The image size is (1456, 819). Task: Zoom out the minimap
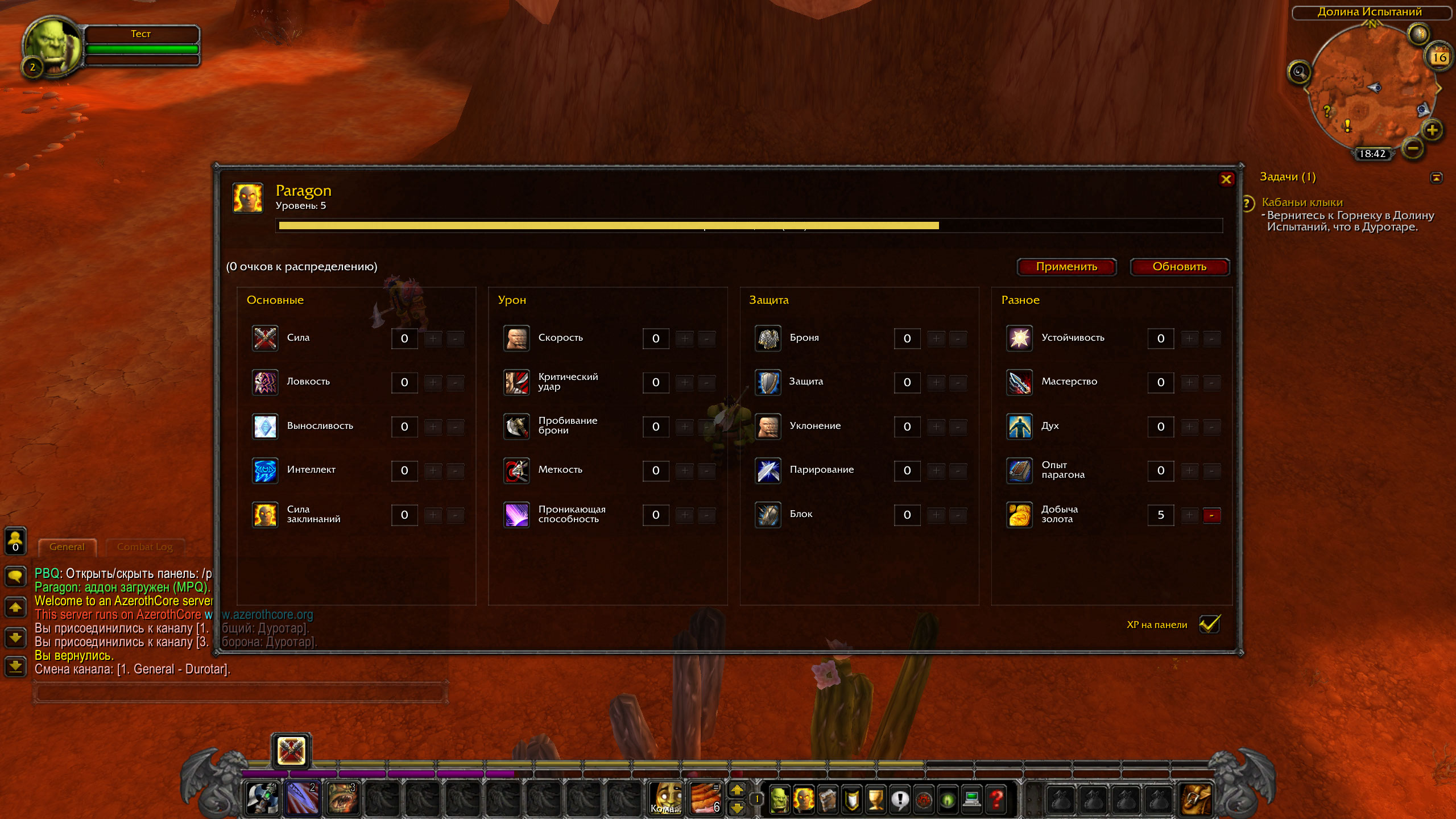click(x=1413, y=148)
